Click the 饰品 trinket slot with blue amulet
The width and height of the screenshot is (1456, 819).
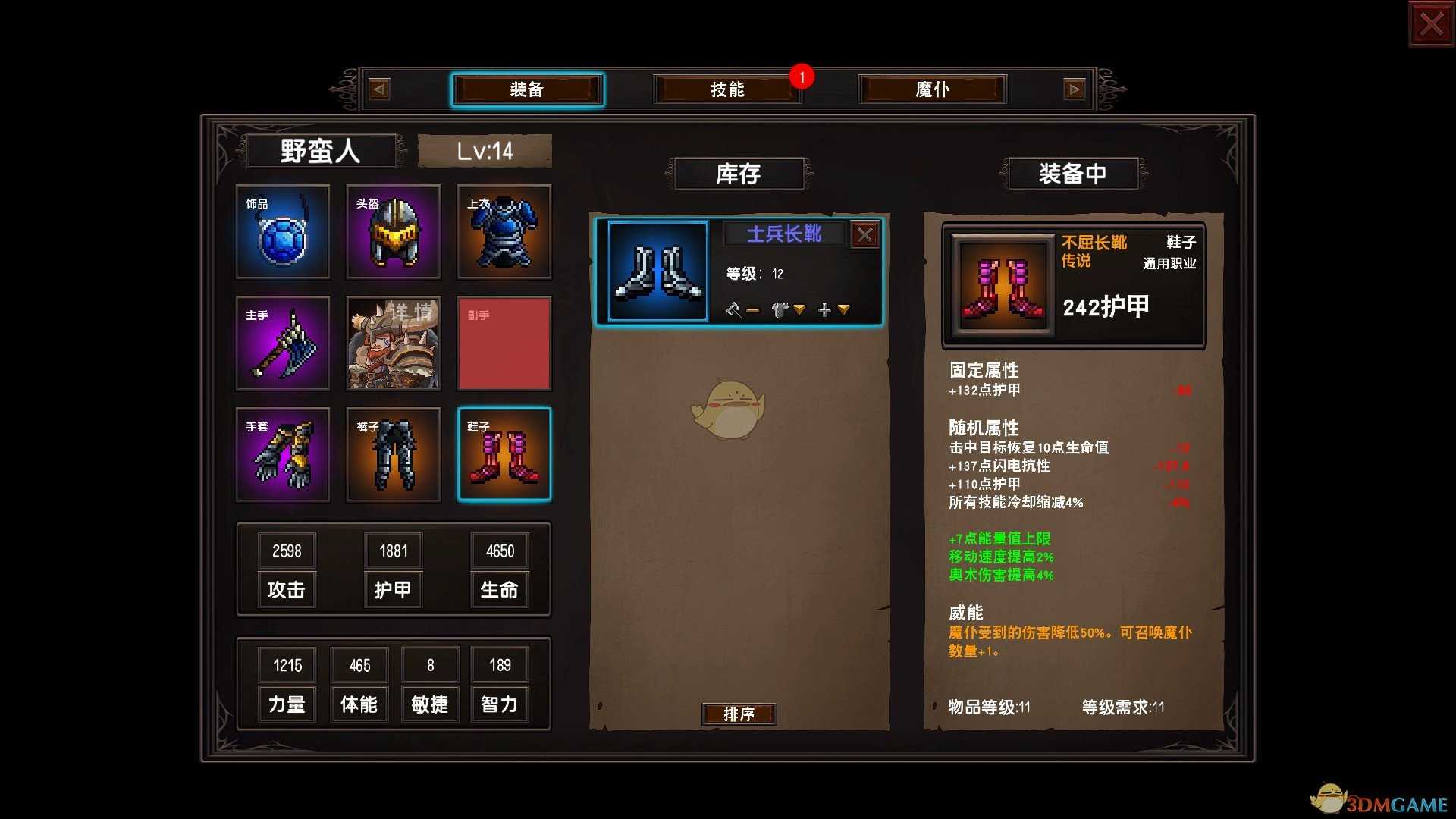(282, 232)
